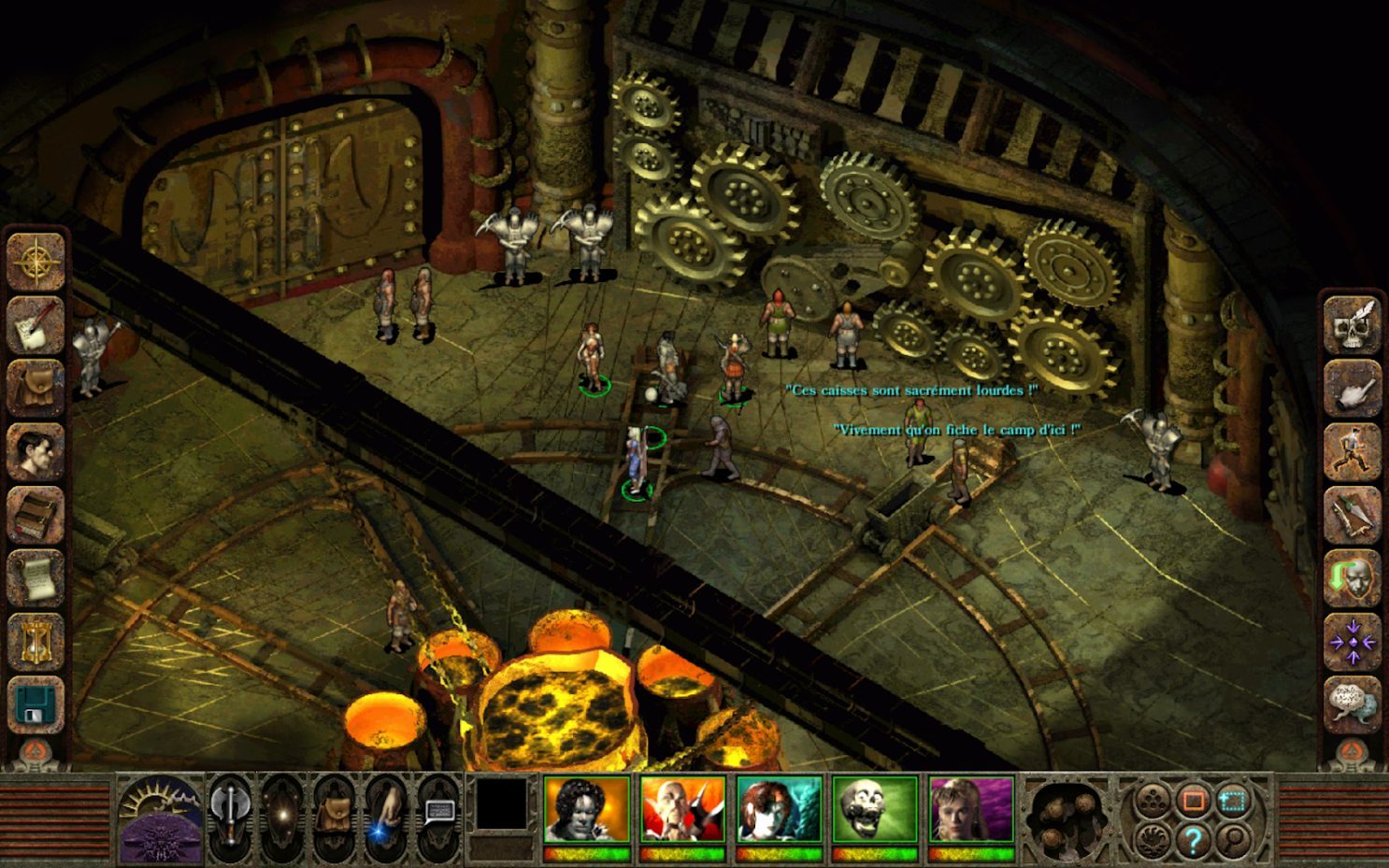
Task: Open the parchment scroll icon
Action: (36, 578)
